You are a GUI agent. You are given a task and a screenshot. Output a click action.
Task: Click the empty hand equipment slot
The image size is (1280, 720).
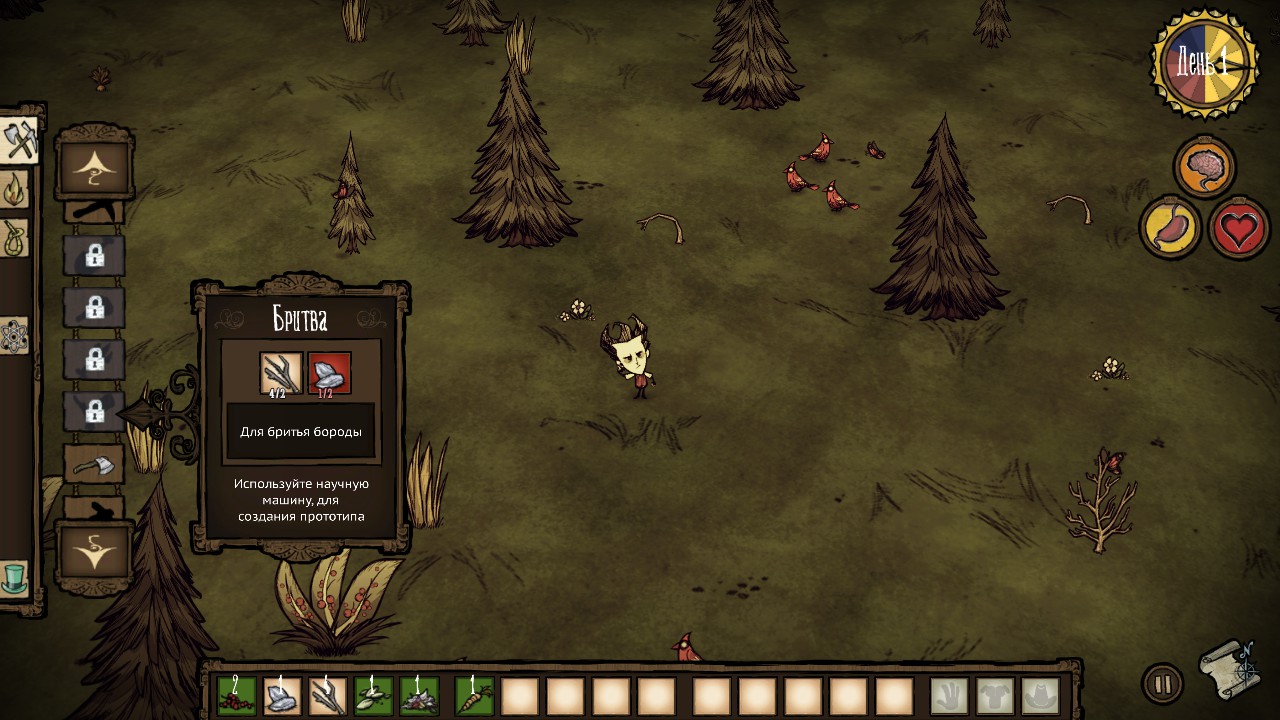click(949, 696)
